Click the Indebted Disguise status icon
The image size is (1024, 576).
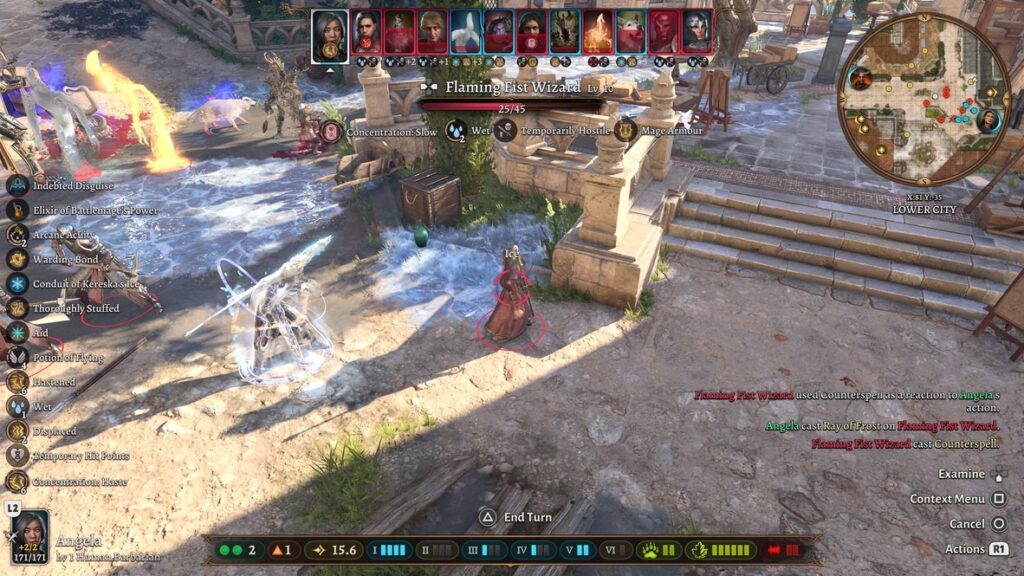17,185
